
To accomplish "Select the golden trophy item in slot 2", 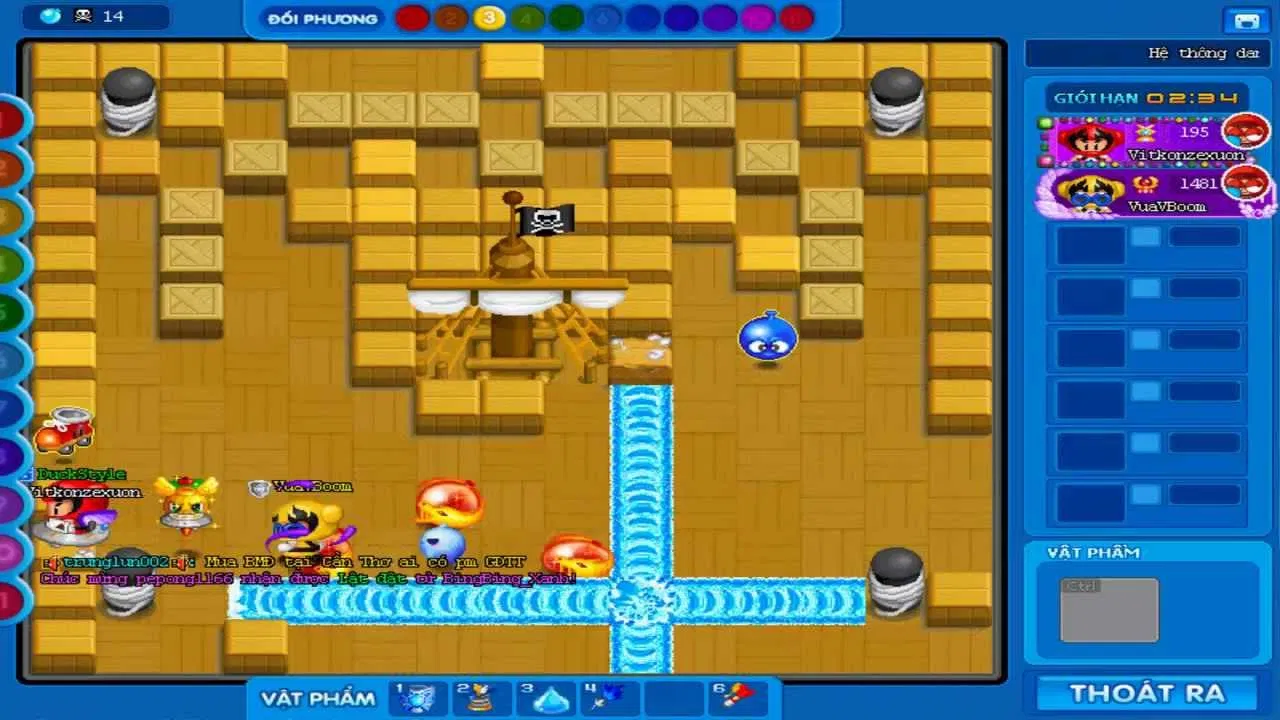I will 481,700.
